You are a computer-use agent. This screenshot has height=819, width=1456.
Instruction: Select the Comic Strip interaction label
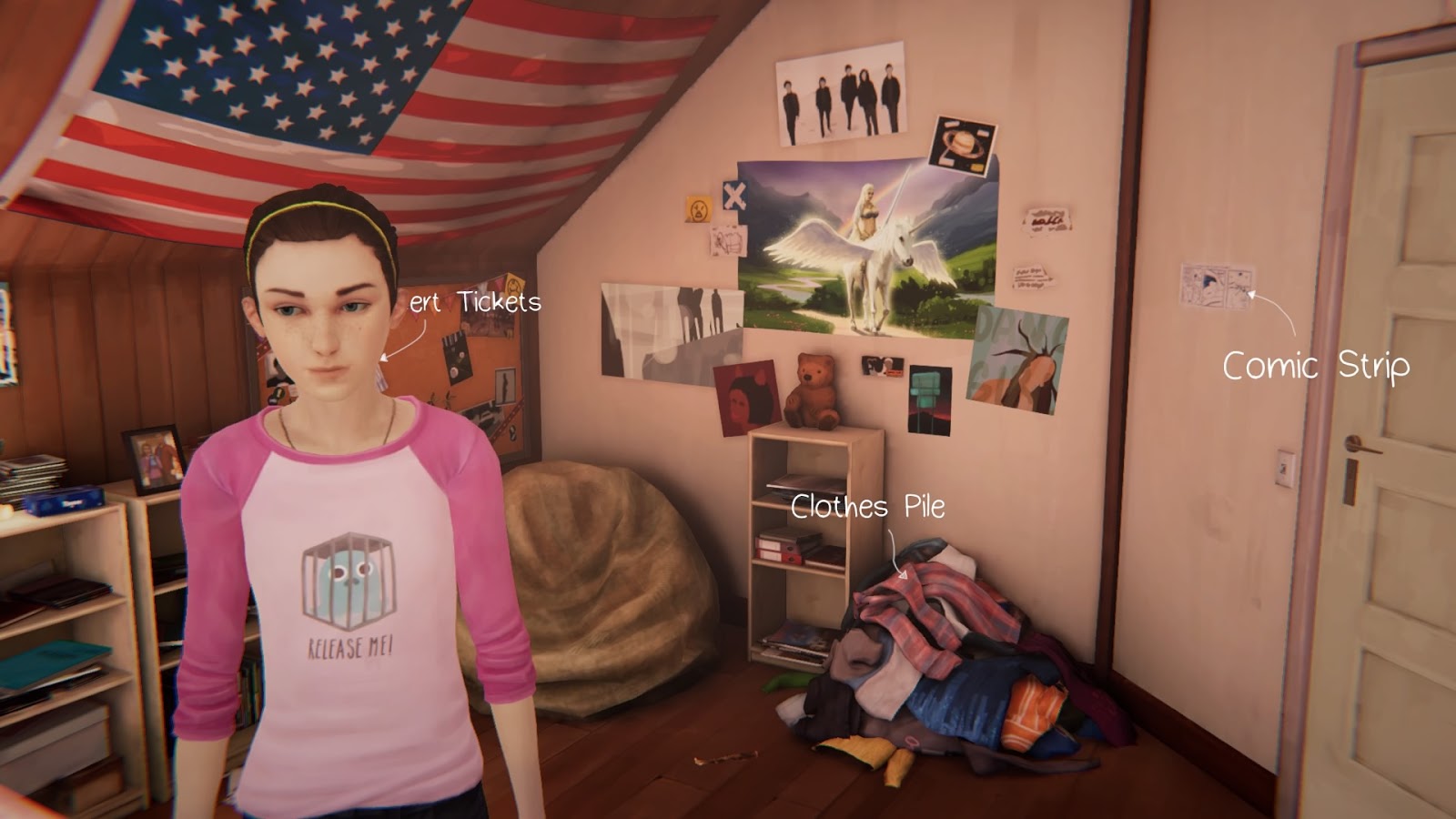[1315, 366]
